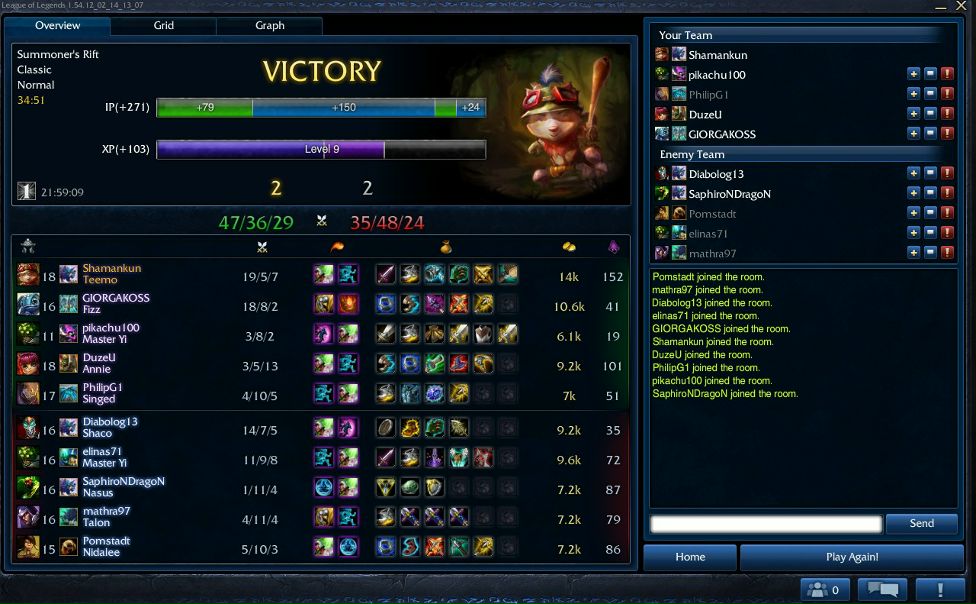The width and height of the screenshot is (976, 604).
Task: Open the chat bubble button in bottom bar
Action: 887,589
